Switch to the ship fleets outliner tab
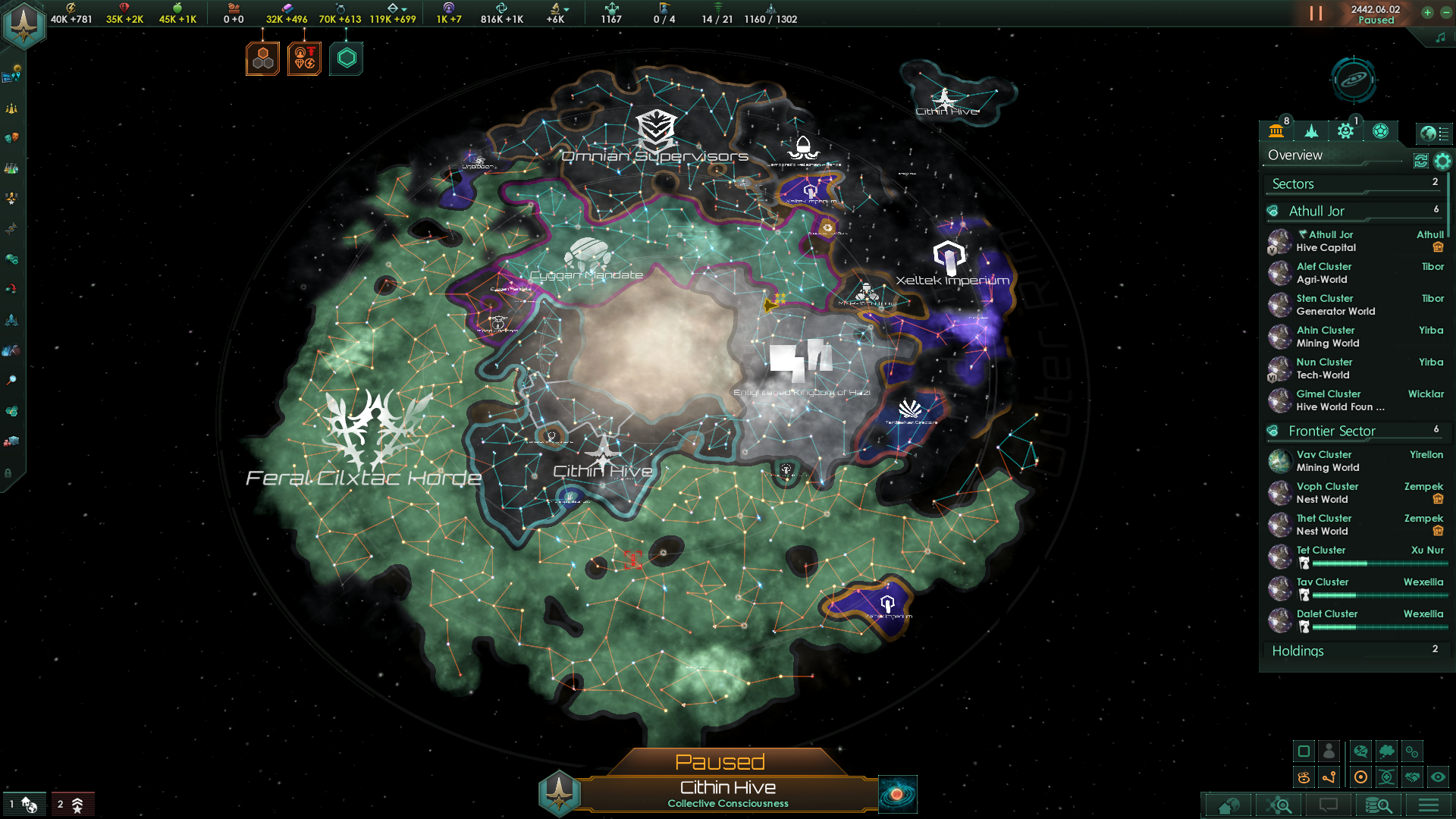This screenshot has width=1456, height=819. pyautogui.click(x=1311, y=131)
